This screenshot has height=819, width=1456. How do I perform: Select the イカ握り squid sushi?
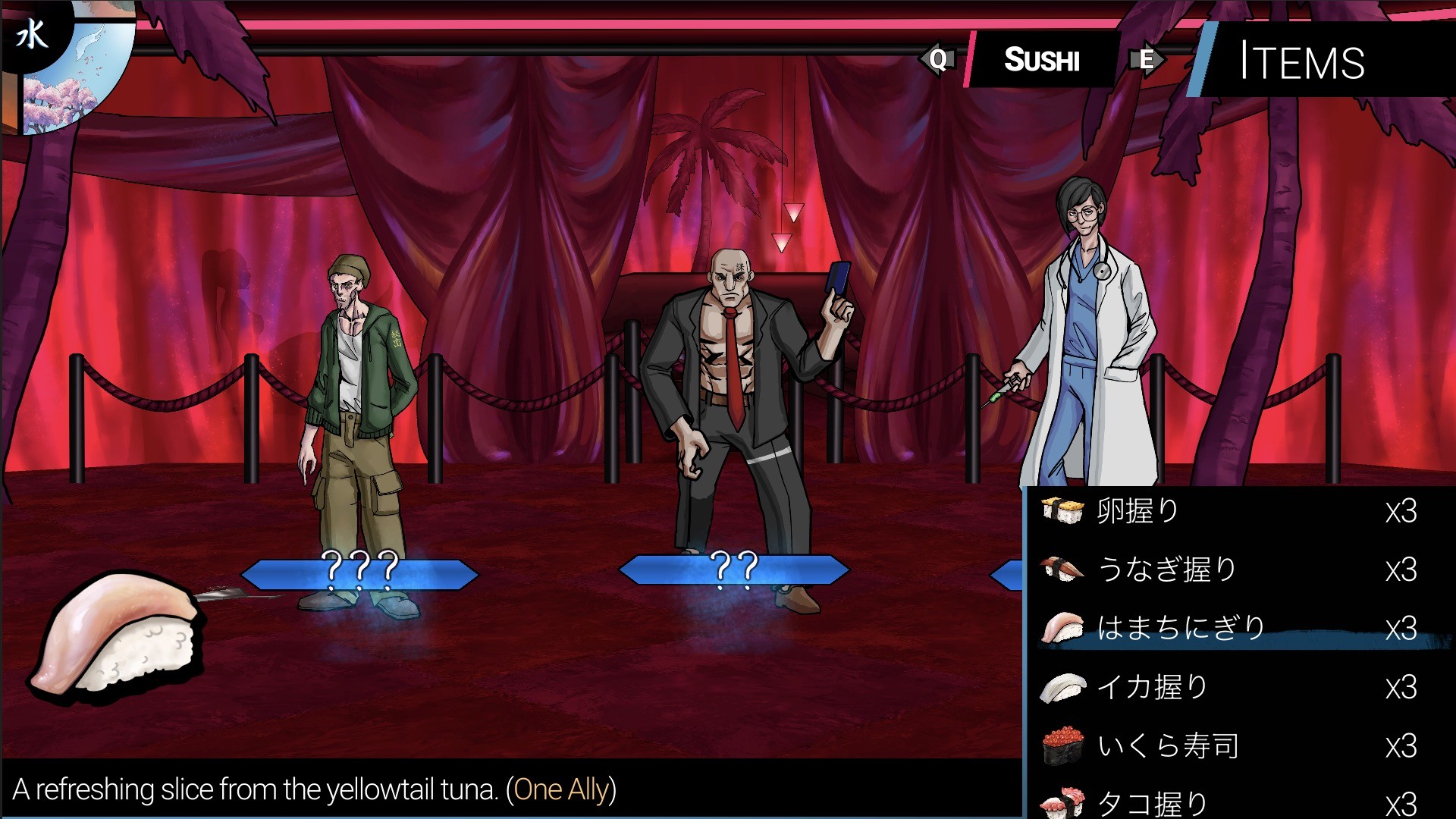point(1228,687)
